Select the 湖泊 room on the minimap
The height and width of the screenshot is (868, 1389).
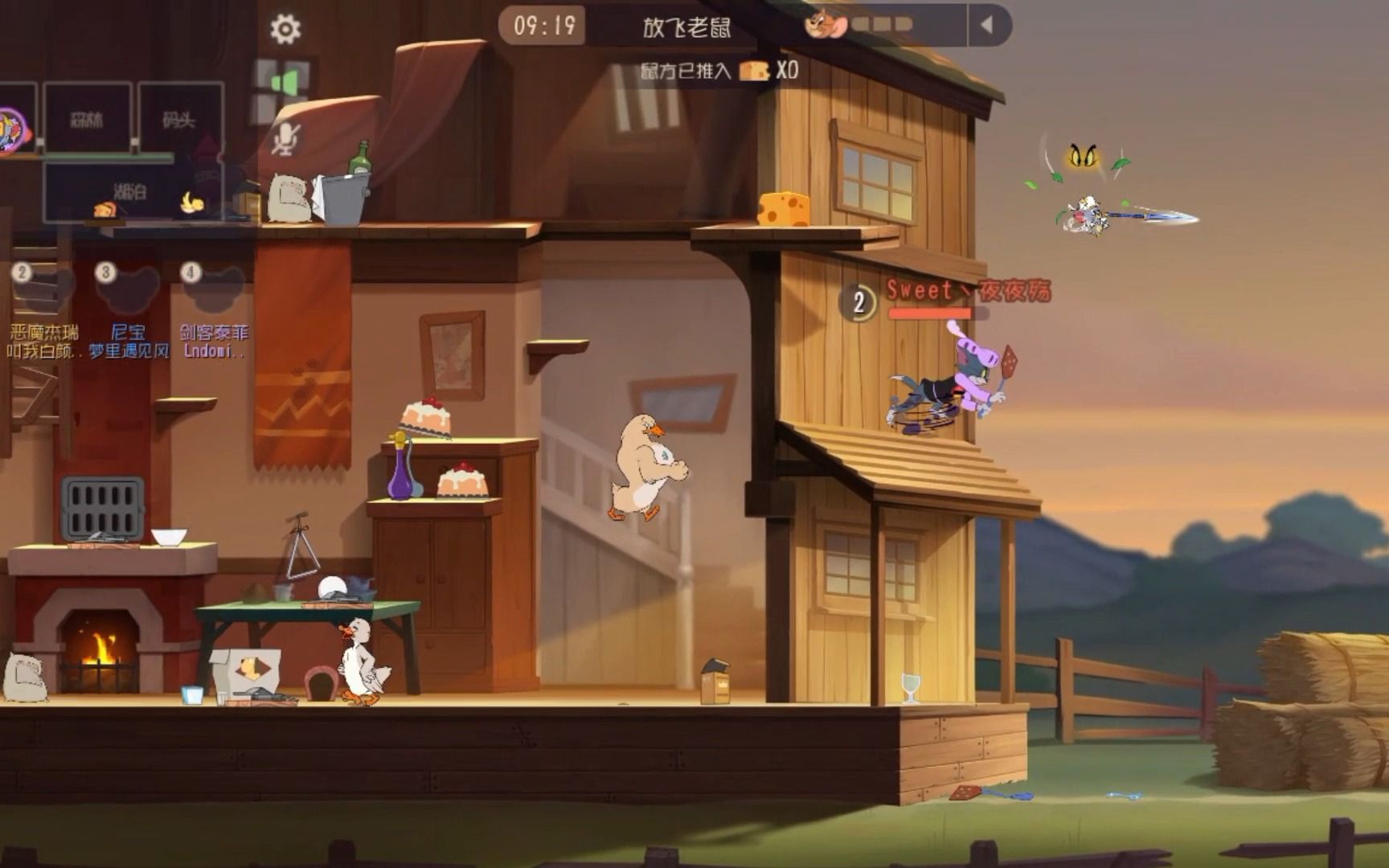[x=131, y=191]
